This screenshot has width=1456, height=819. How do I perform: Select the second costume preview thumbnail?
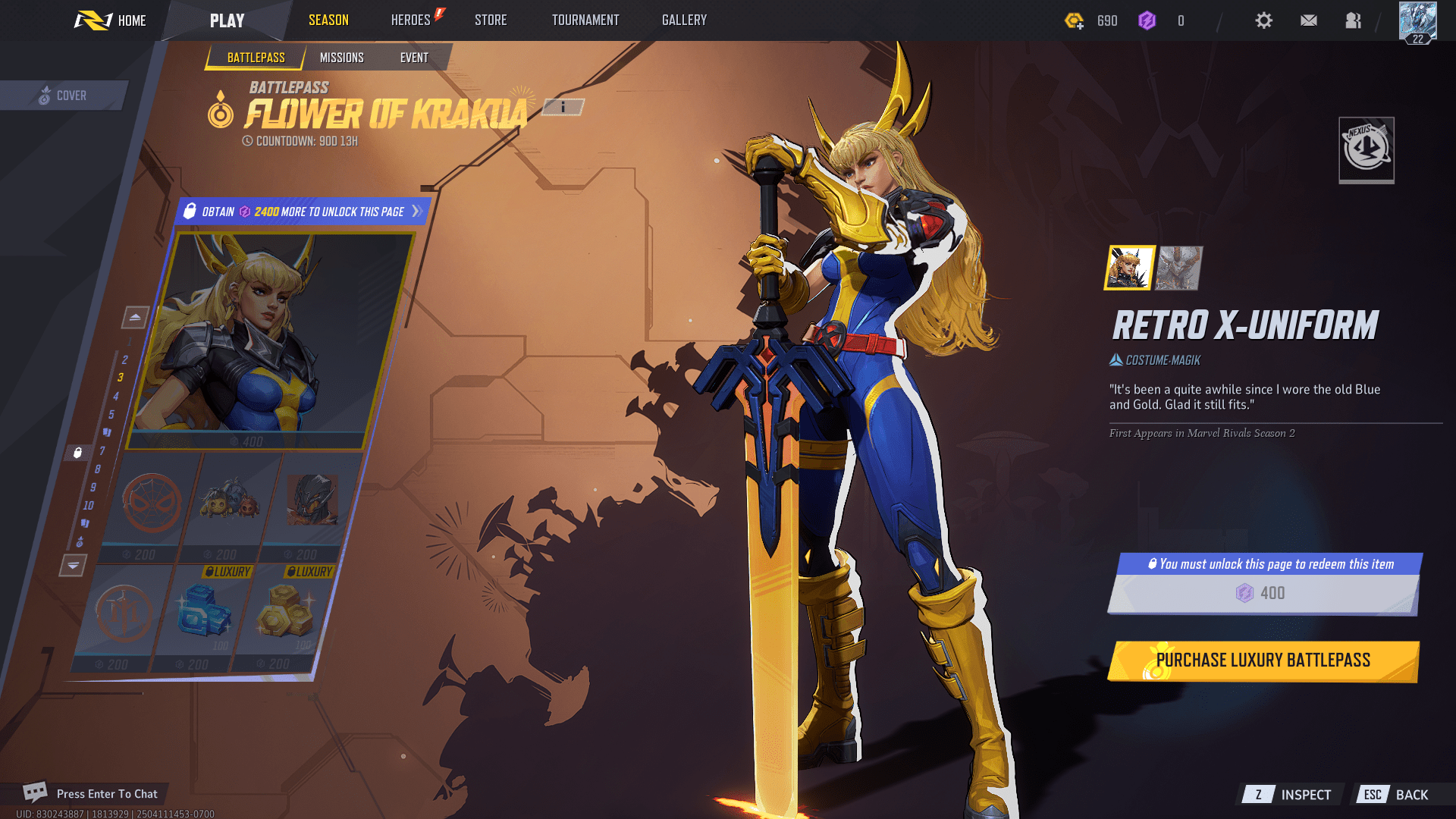pos(1178,268)
